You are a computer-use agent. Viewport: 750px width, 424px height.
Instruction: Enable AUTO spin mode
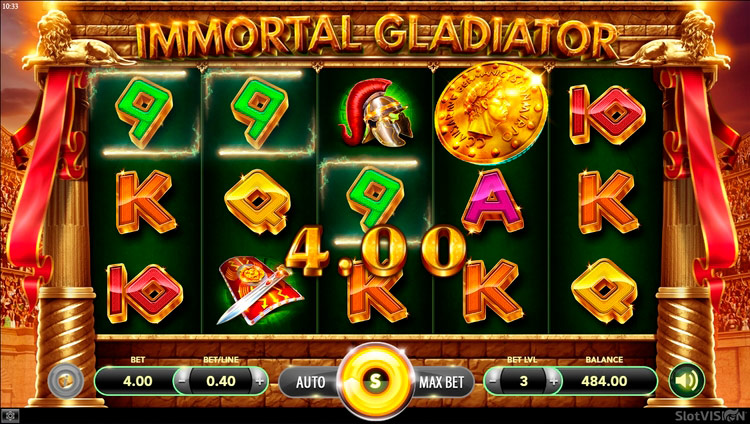(309, 381)
